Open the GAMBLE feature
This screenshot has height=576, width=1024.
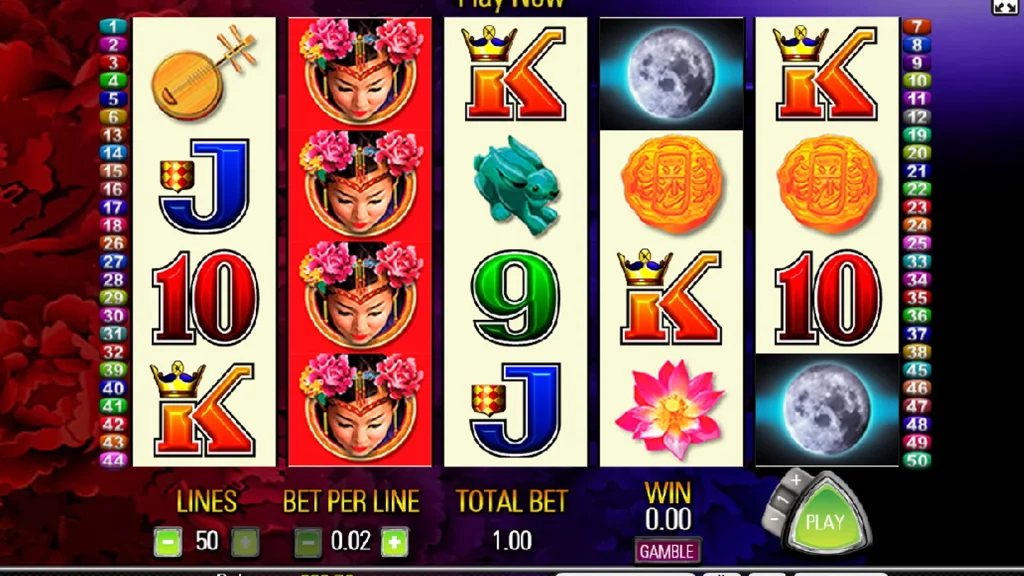tap(667, 551)
